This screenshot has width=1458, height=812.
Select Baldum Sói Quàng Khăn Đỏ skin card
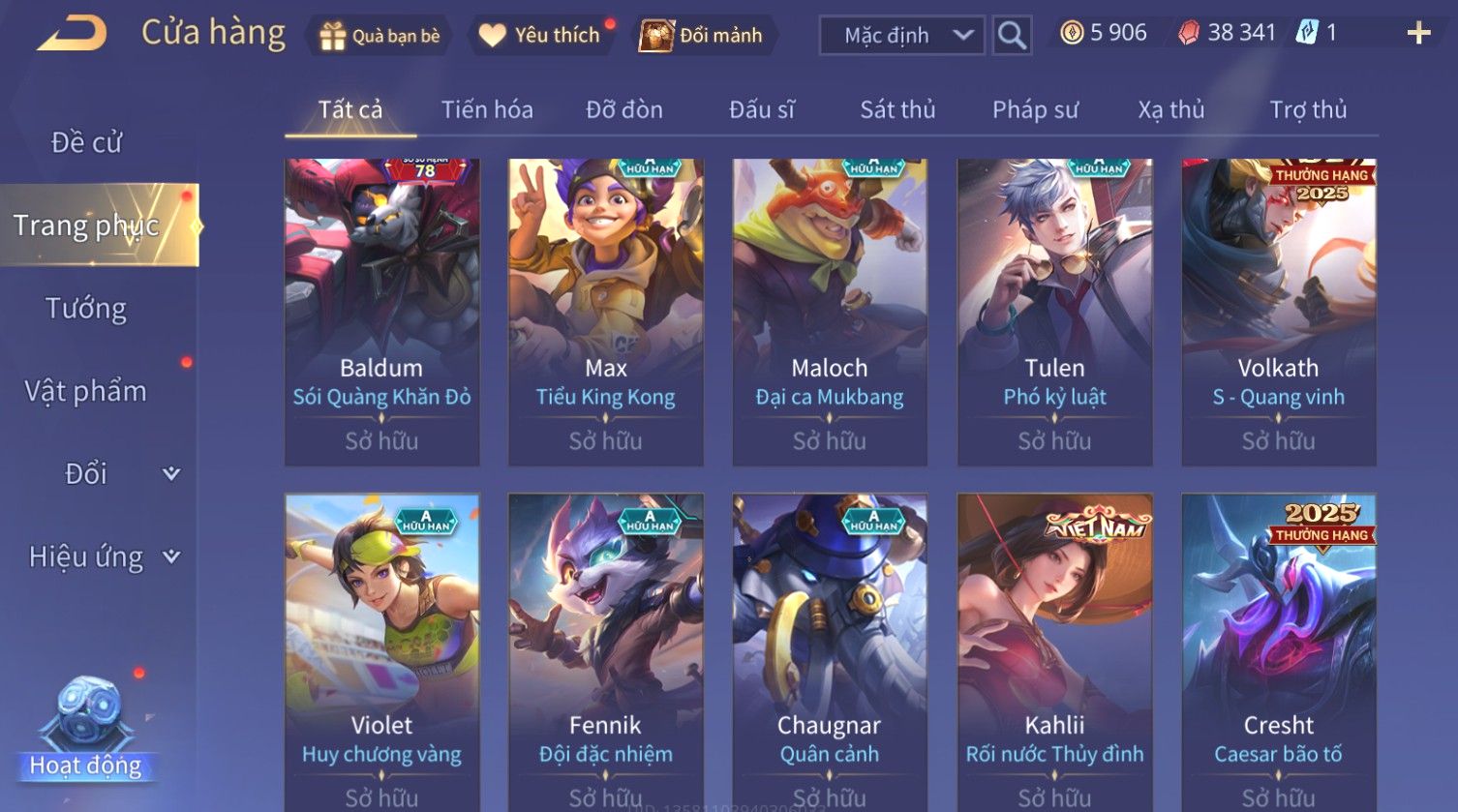coord(381,312)
